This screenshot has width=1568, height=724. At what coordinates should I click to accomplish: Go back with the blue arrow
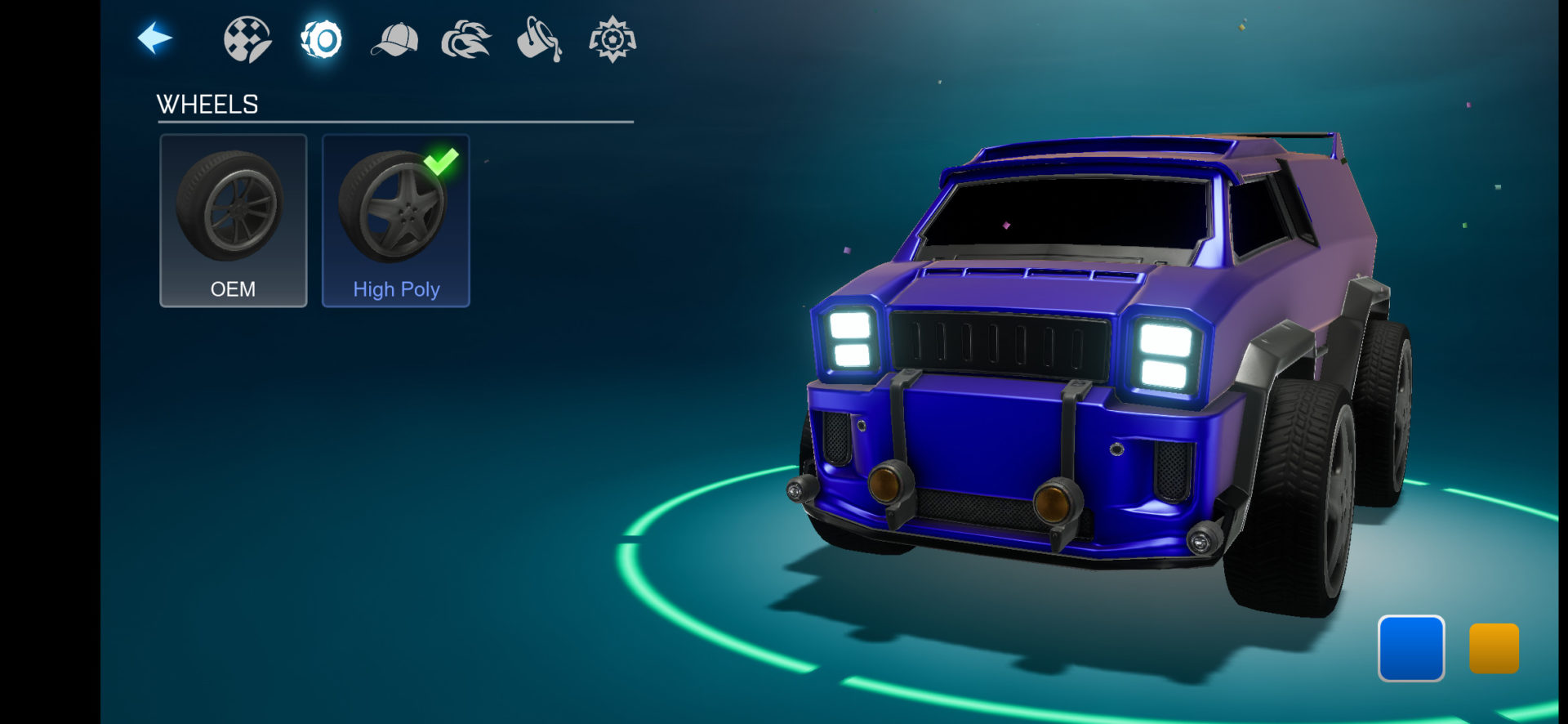coord(154,38)
